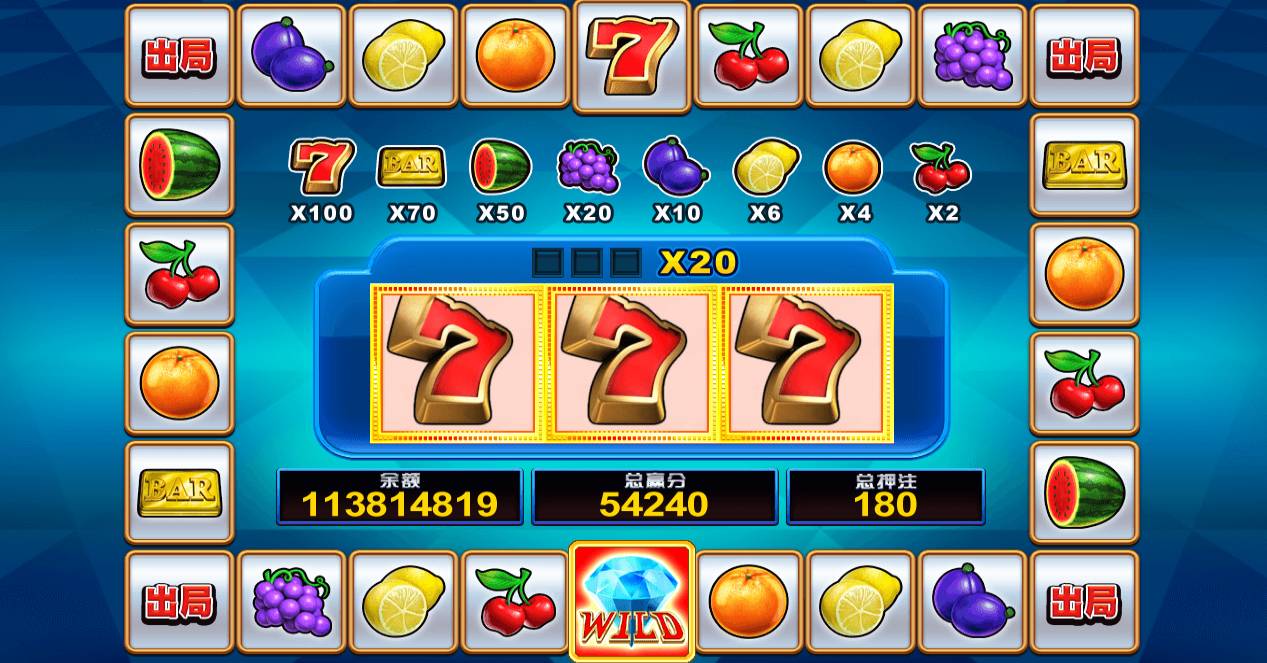The width and height of the screenshot is (1267, 663).
Task: Choose the highlighted red 7 border tile
Action: tap(632, 55)
